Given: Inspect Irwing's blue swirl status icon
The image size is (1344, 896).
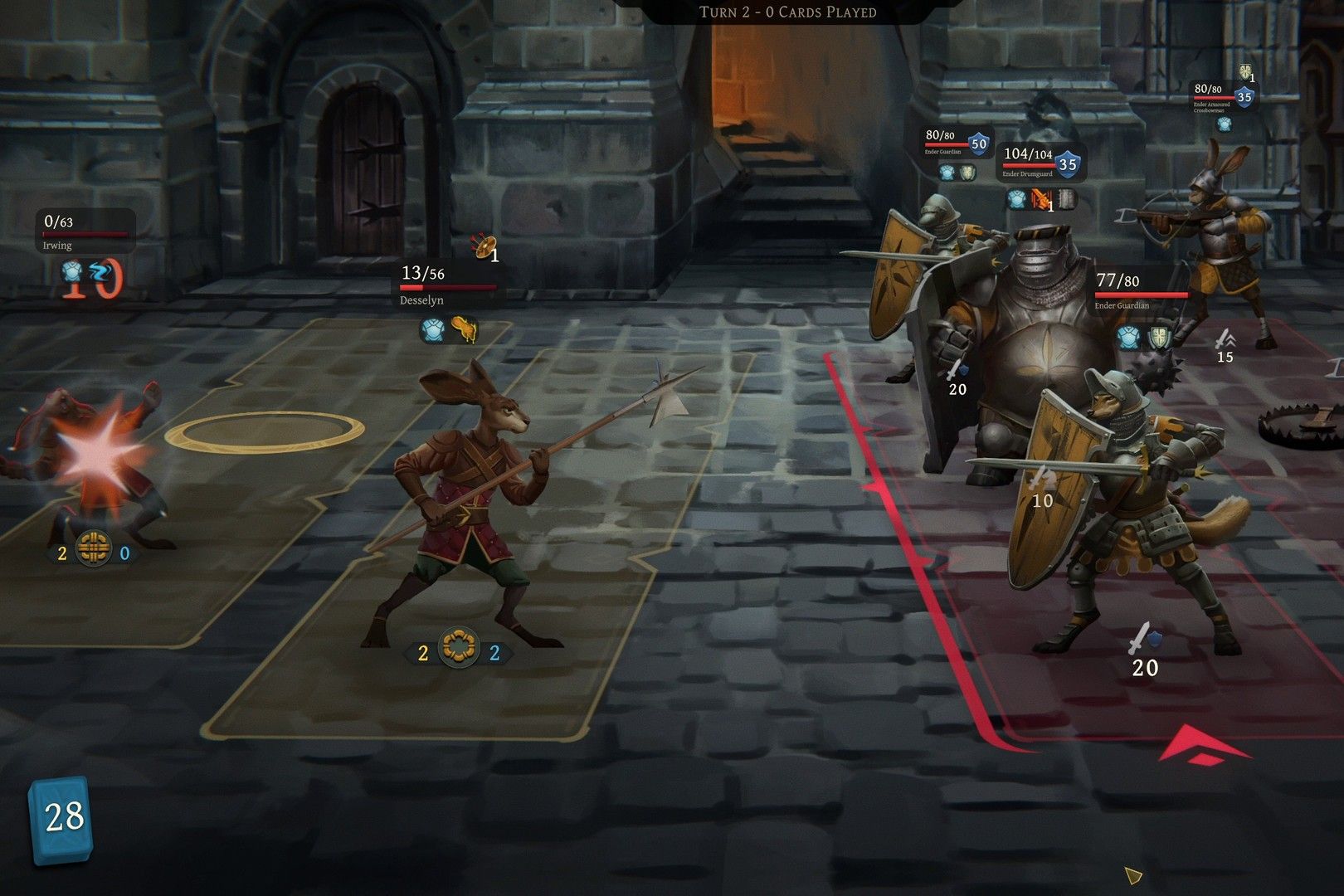Looking at the screenshot, I should pyautogui.click(x=100, y=271).
